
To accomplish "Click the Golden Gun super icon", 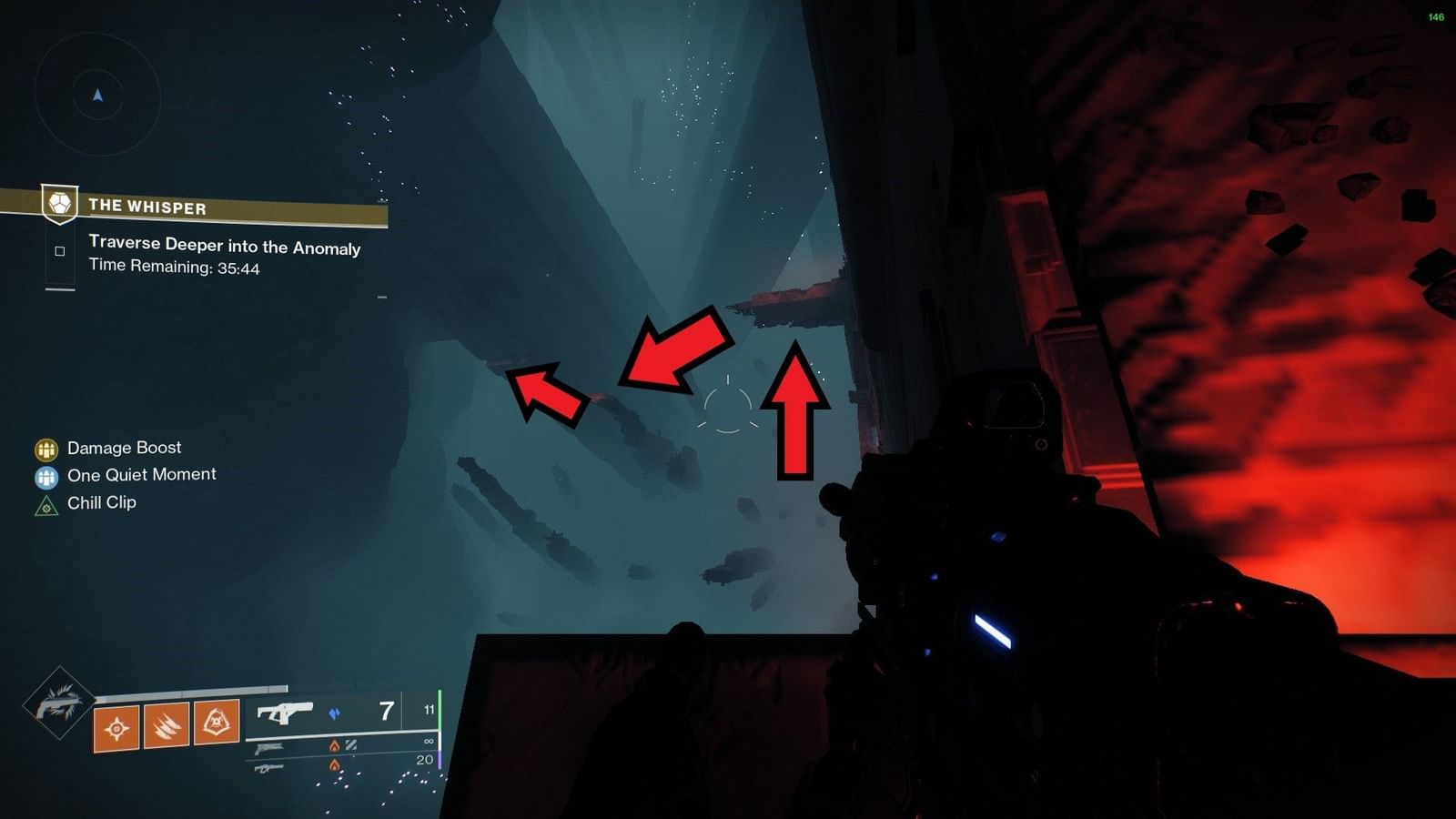I will 62,705.
